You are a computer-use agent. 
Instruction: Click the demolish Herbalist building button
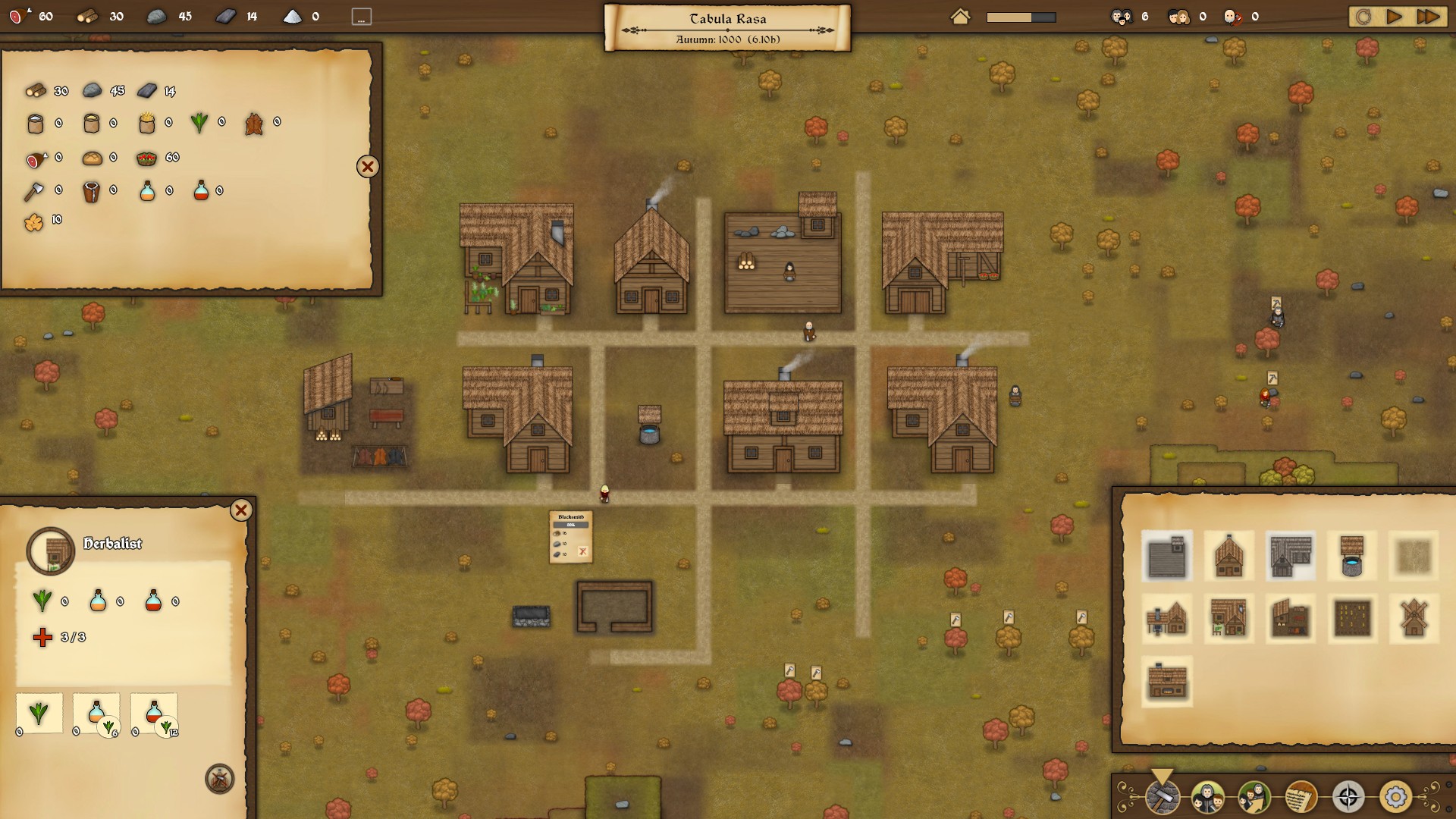click(x=220, y=779)
